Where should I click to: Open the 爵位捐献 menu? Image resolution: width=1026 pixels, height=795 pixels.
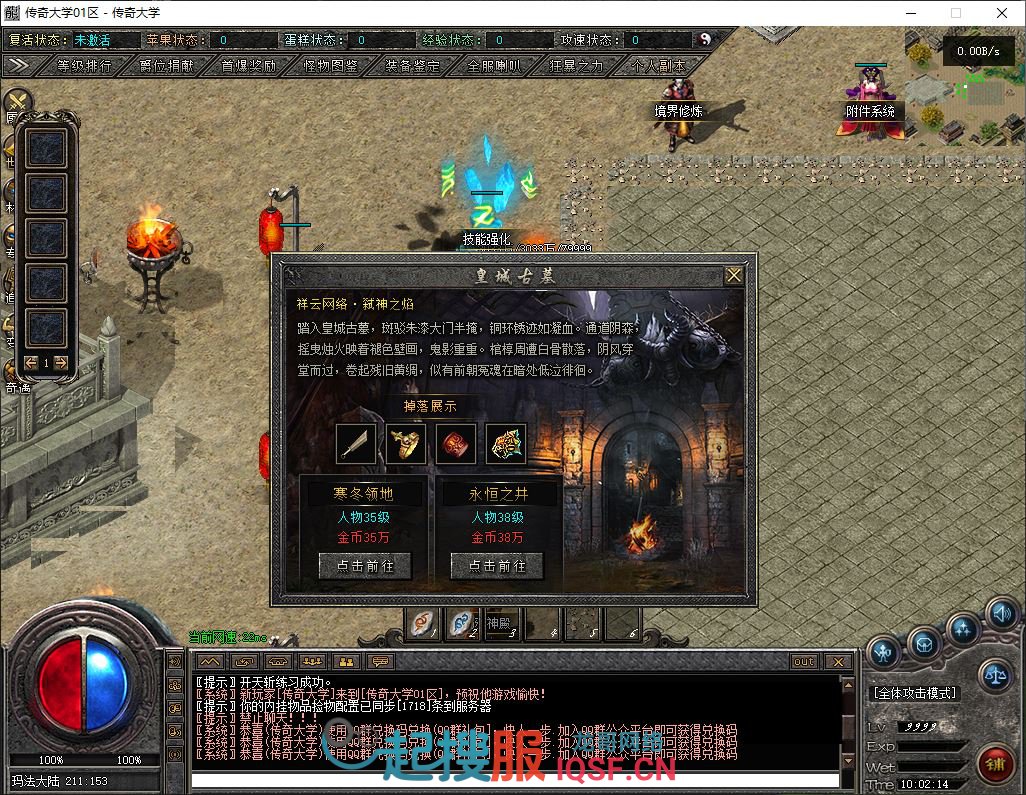[x=167, y=65]
